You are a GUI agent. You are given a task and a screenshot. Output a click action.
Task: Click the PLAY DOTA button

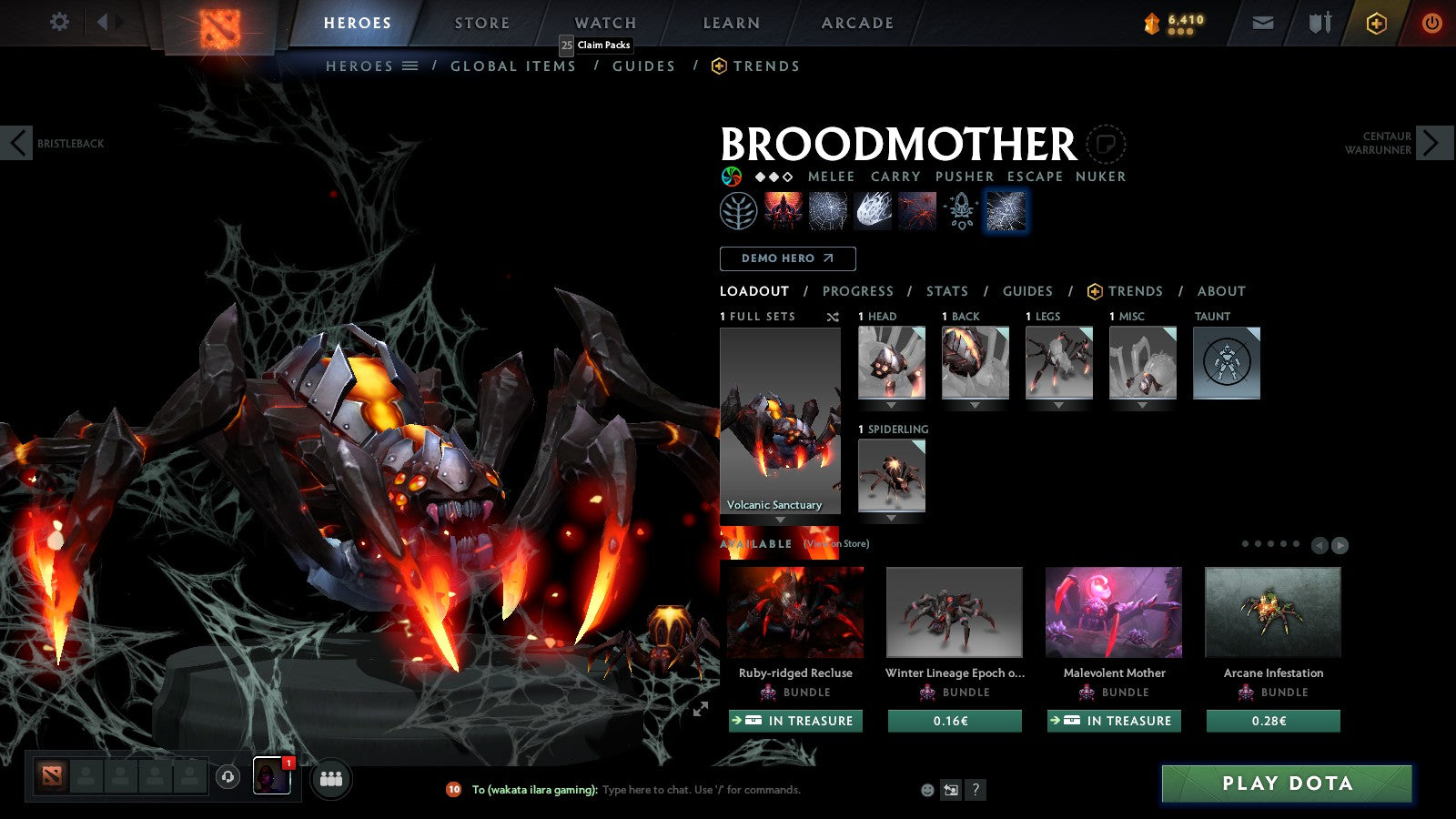[1286, 784]
